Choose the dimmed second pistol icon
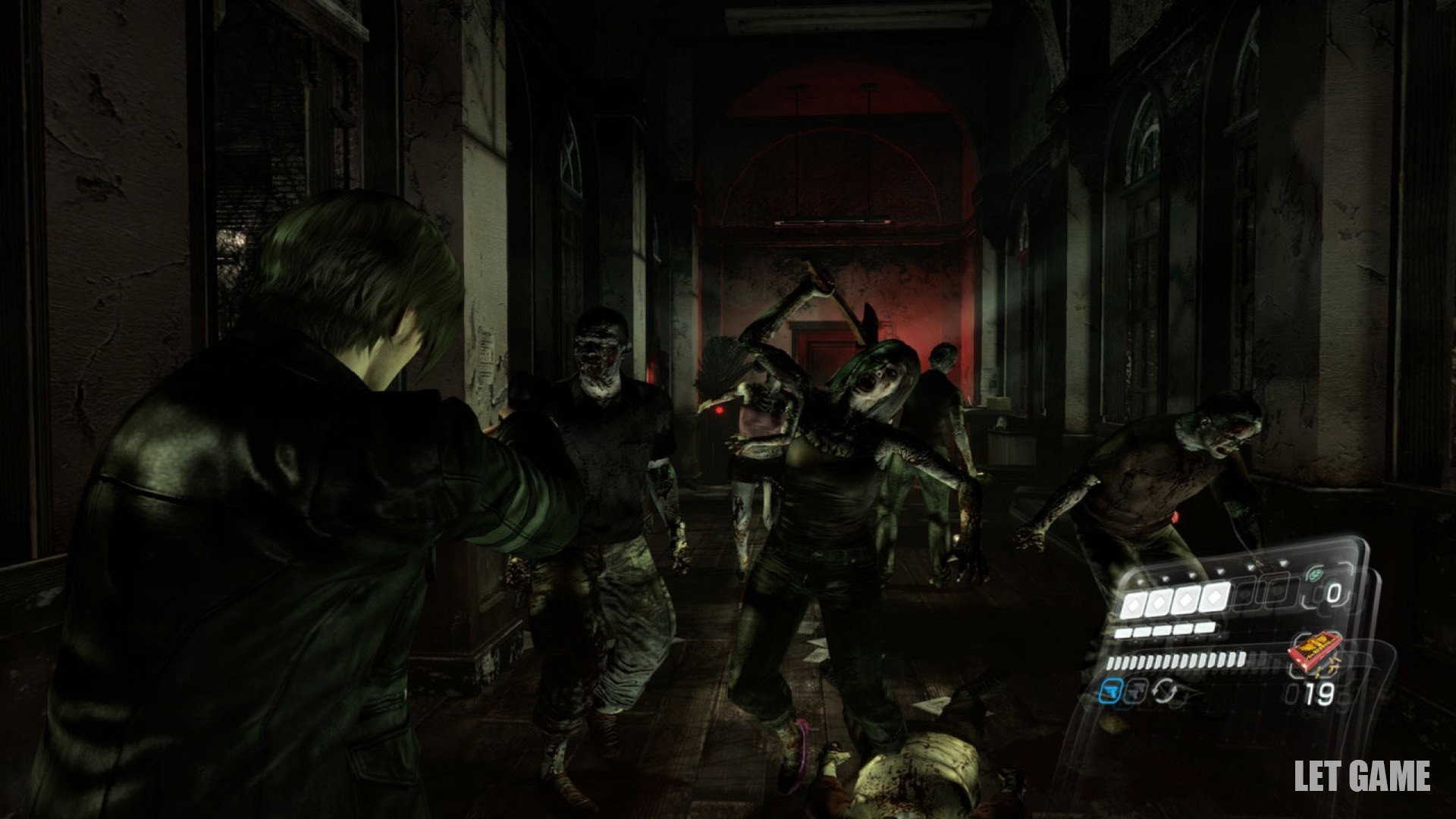1456x819 pixels. 1137,689
